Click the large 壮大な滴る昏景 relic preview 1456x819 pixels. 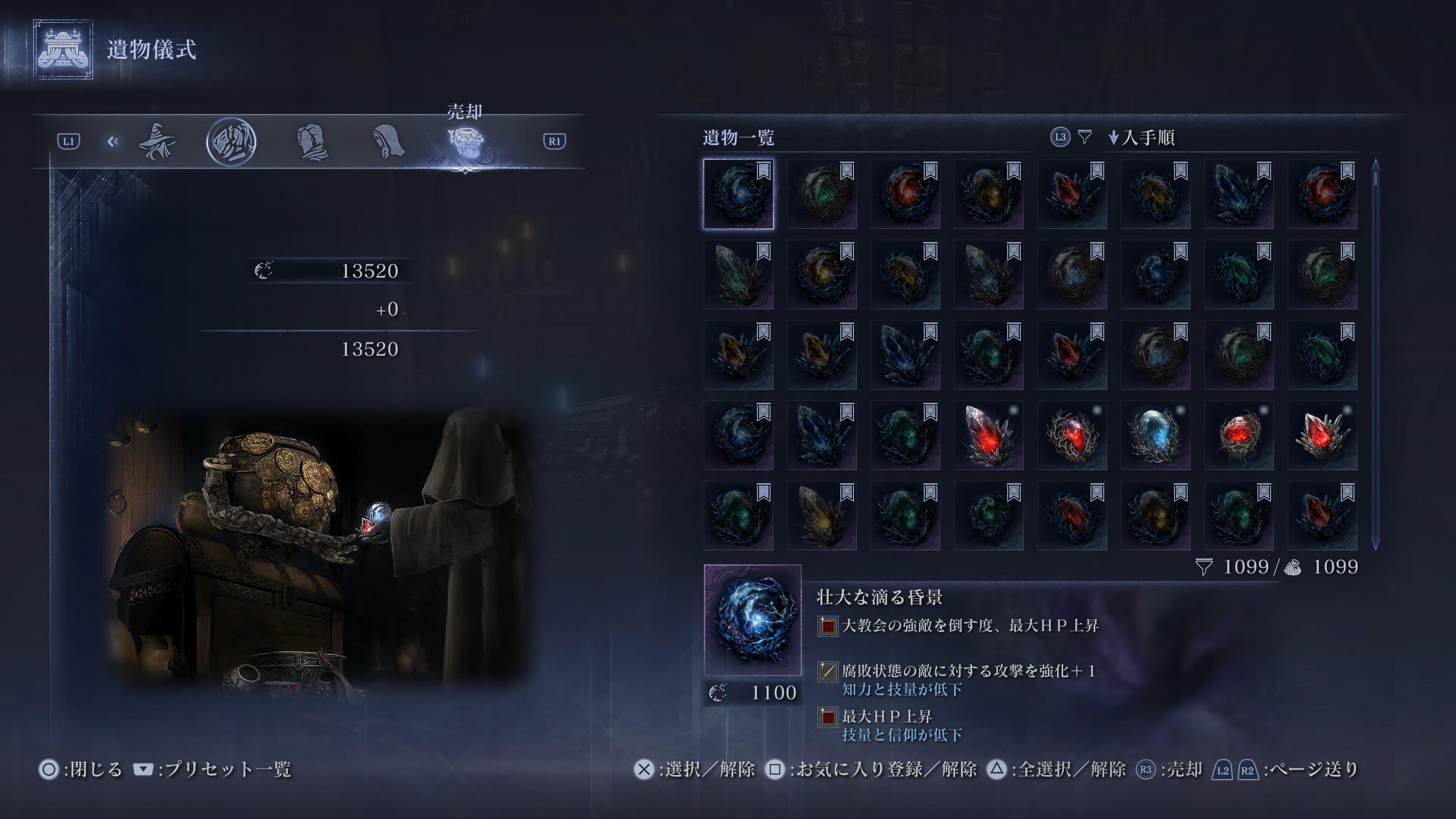752,620
